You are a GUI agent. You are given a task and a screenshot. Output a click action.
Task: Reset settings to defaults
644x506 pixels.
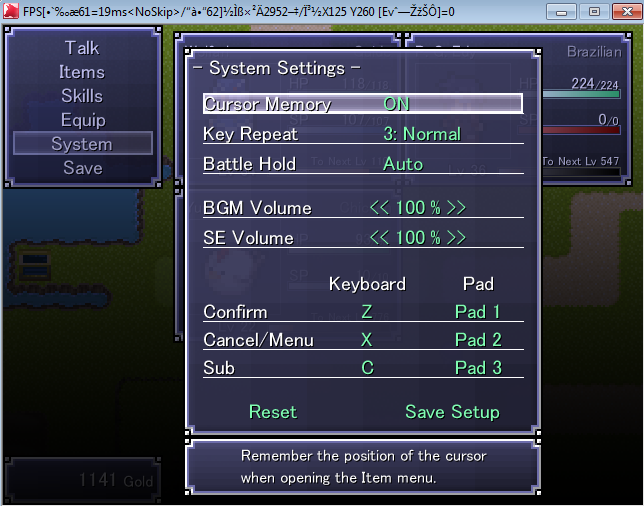(273, 412)
